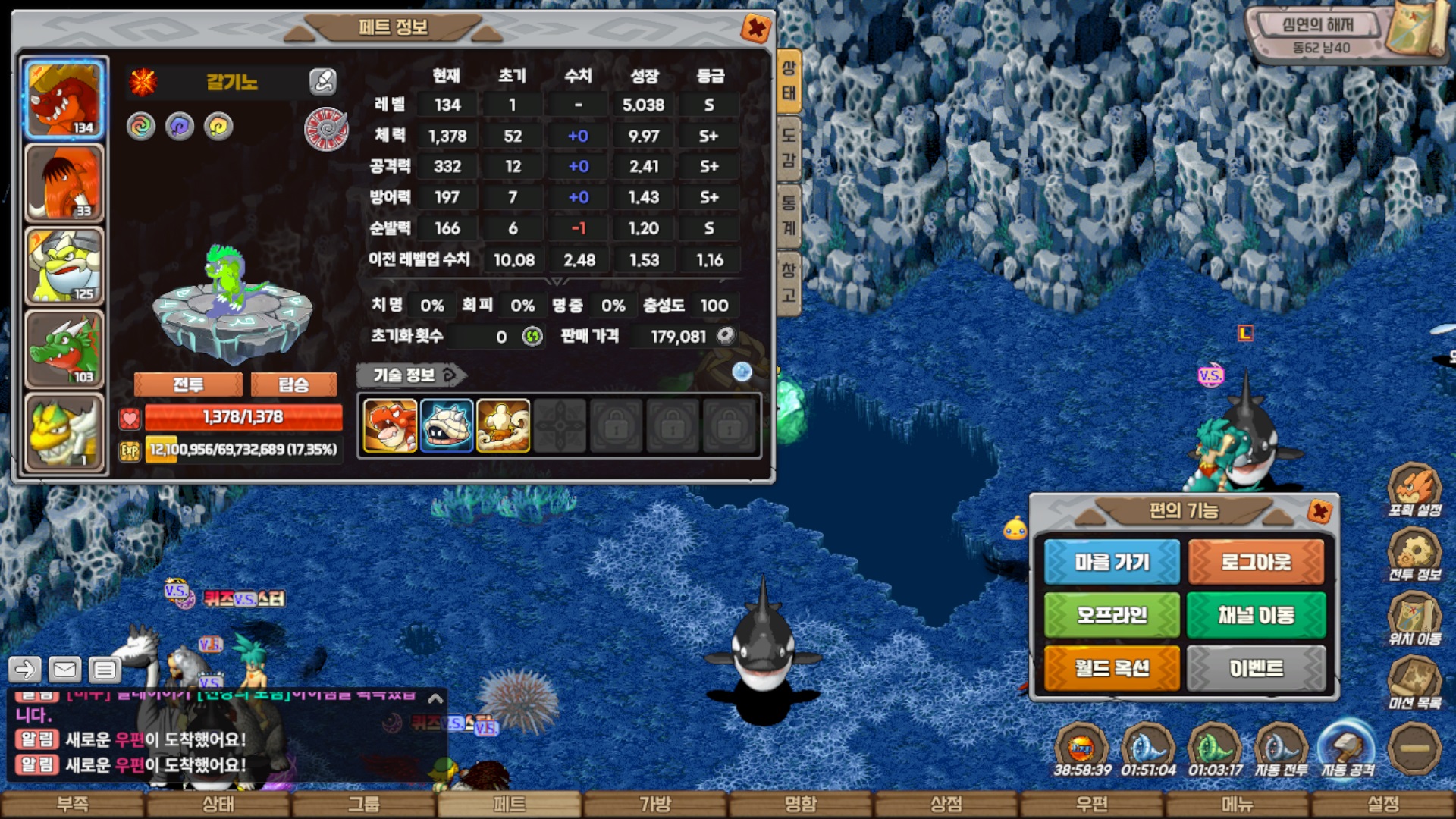
Task: Open the 월드 옵션 world options
Action: 1112,668
